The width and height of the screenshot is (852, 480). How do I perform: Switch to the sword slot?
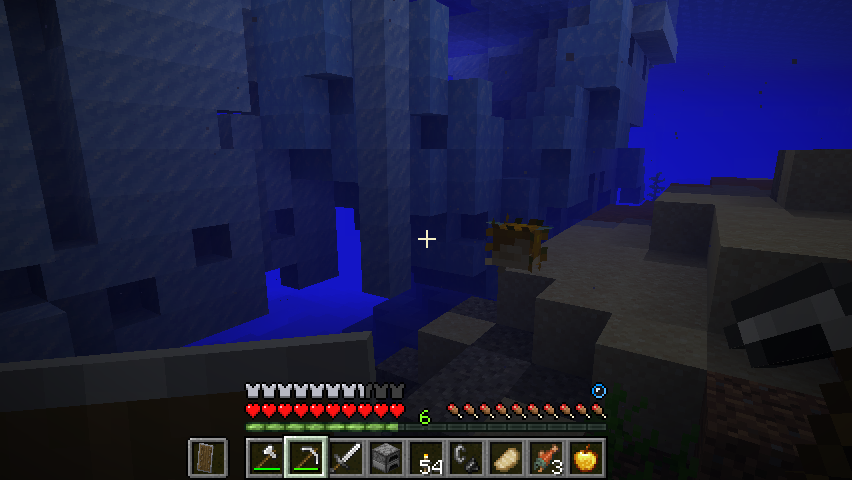click(346, 458)
